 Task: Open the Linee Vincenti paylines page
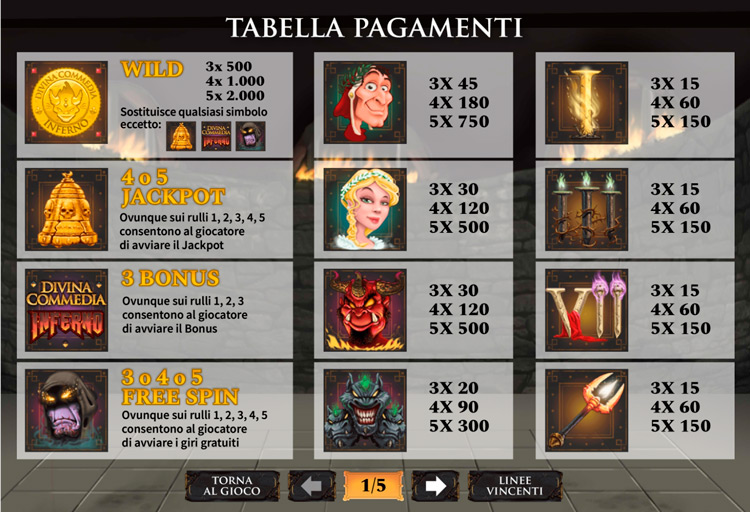(x=516, y=485)
